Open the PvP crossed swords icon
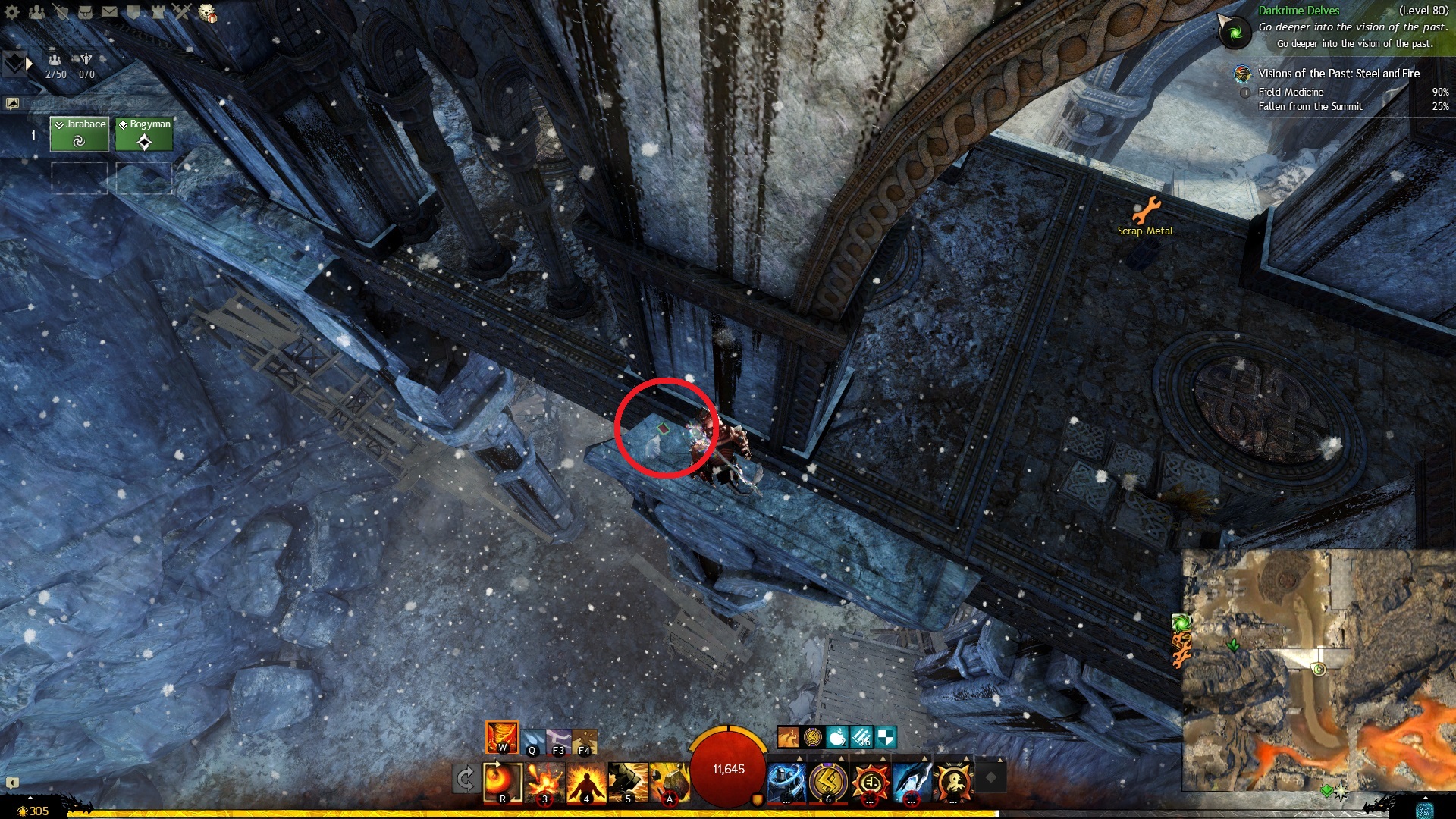Screen dimensions: 1456x819 [182, 11]
